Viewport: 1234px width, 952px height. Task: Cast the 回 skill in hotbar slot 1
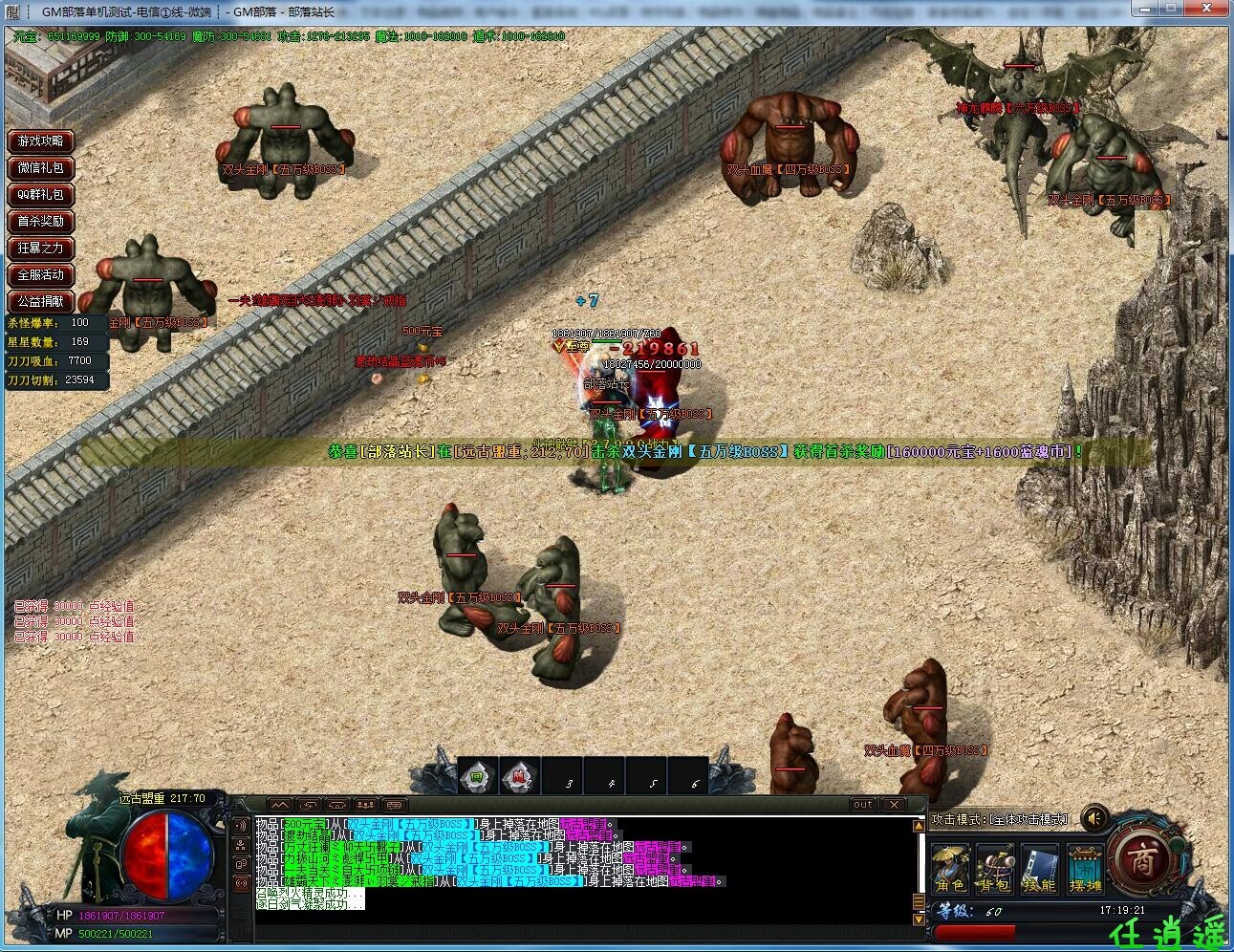(475, 775)
